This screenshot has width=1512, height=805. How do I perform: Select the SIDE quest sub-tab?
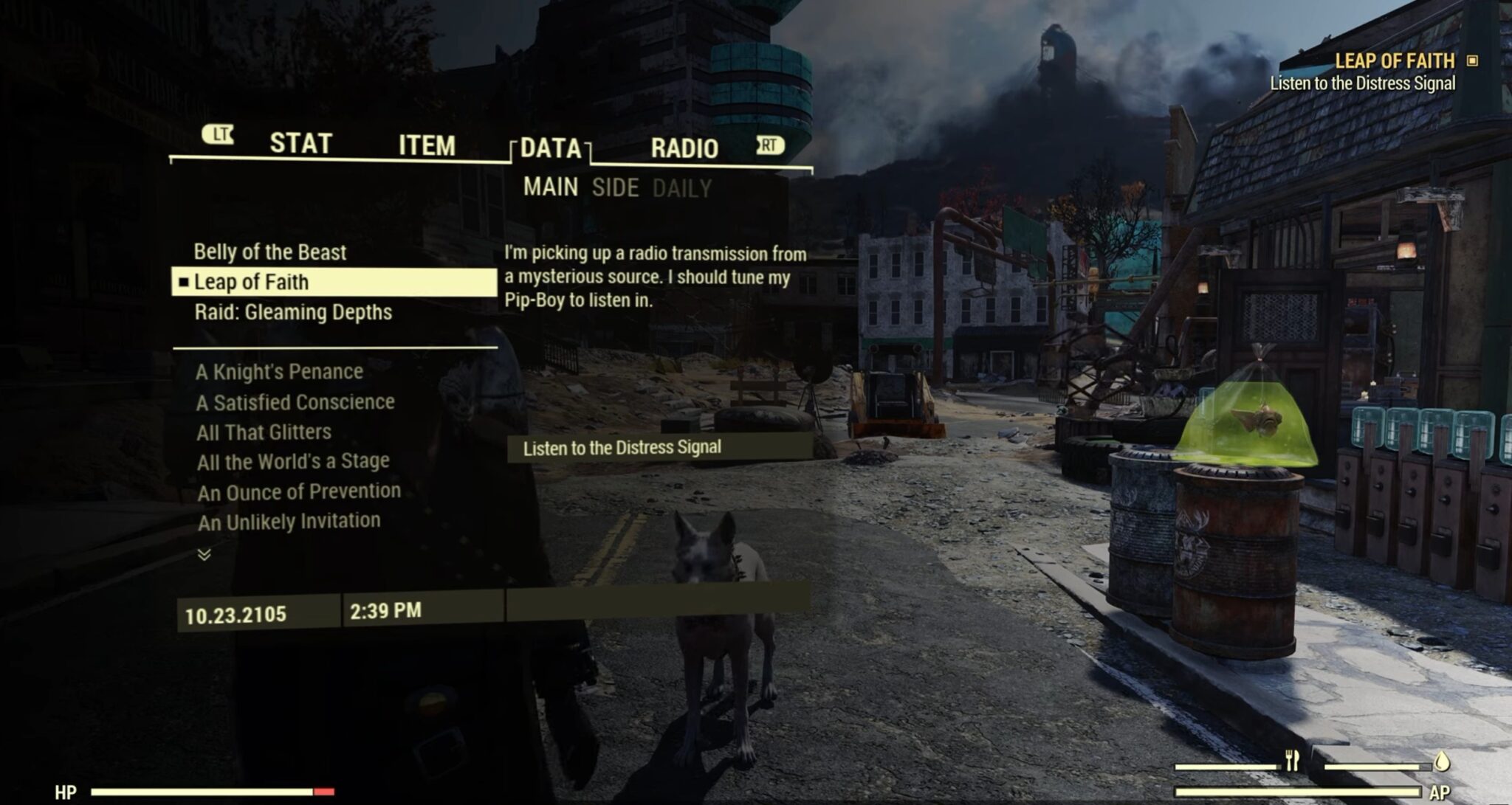[616, 187]
